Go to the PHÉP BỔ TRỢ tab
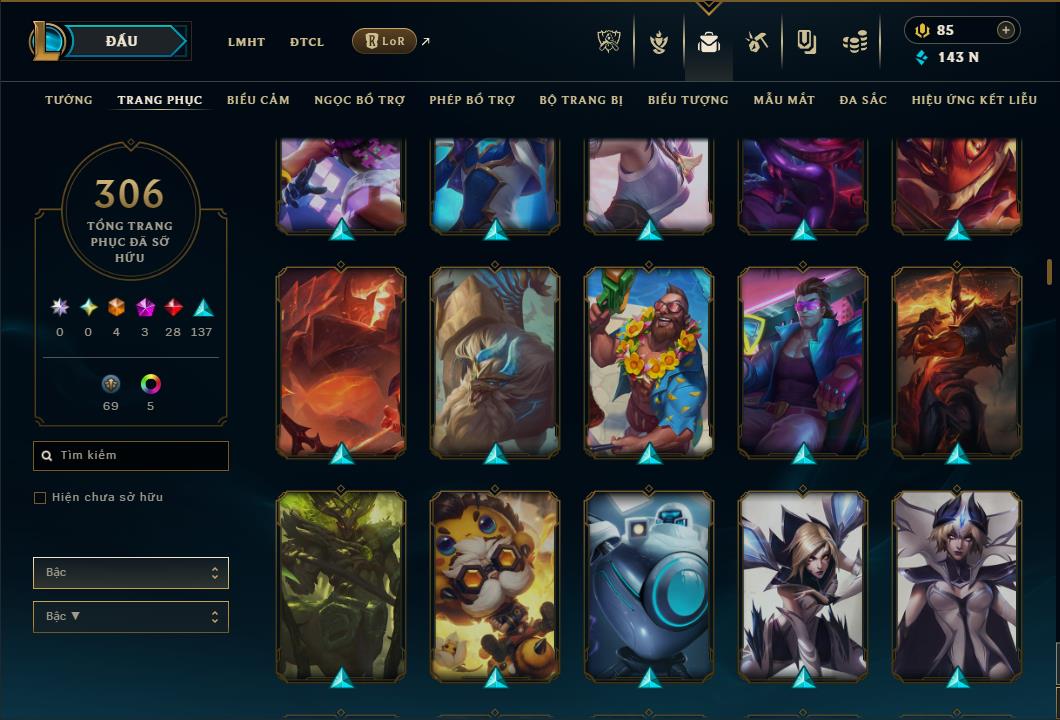The width and height of the screenshot is (1060, 720). point(472,100)
